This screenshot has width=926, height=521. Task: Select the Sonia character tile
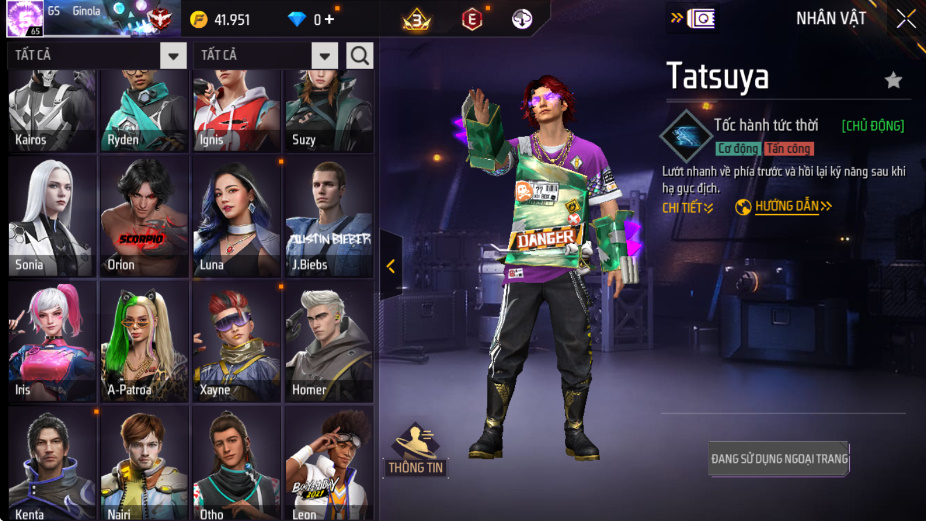(x=53, y=217)
